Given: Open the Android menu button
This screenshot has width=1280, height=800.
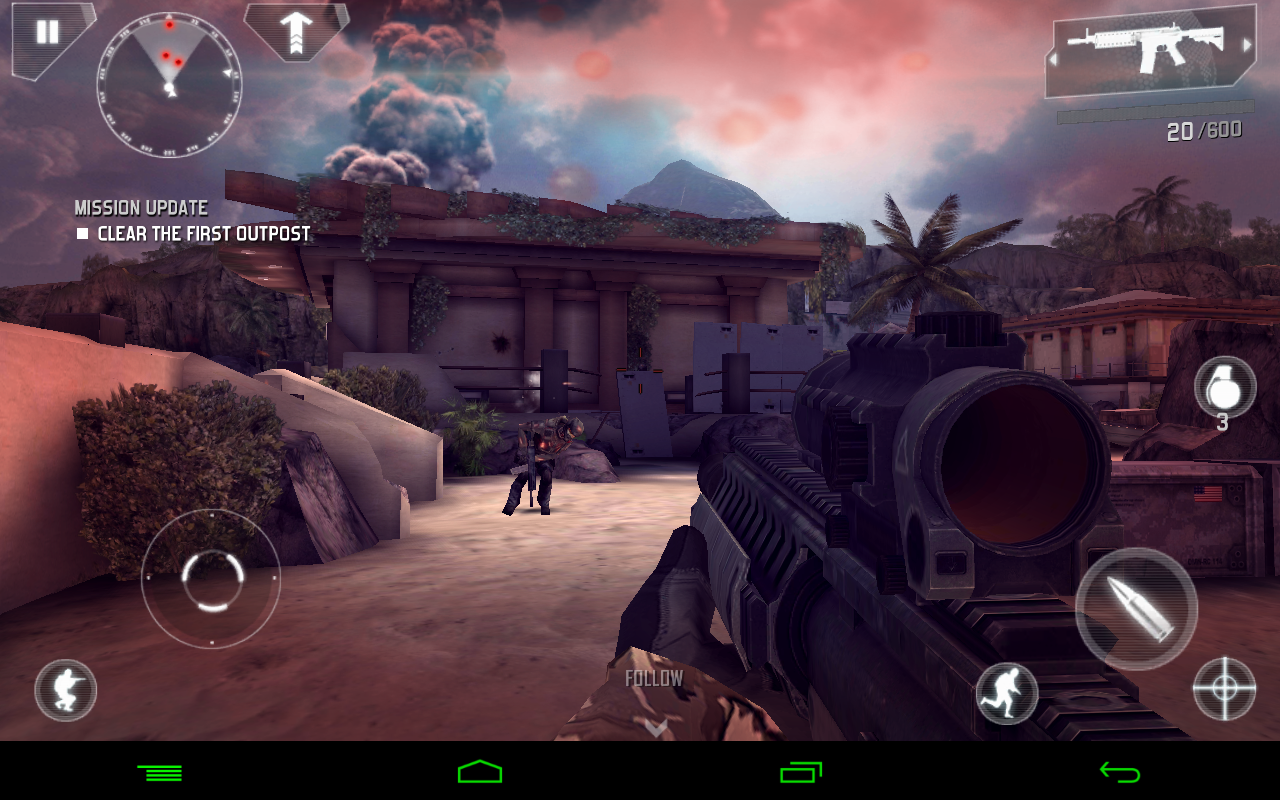Looking at the screenshot, I should pyautogui.click(x=160, y=772).
